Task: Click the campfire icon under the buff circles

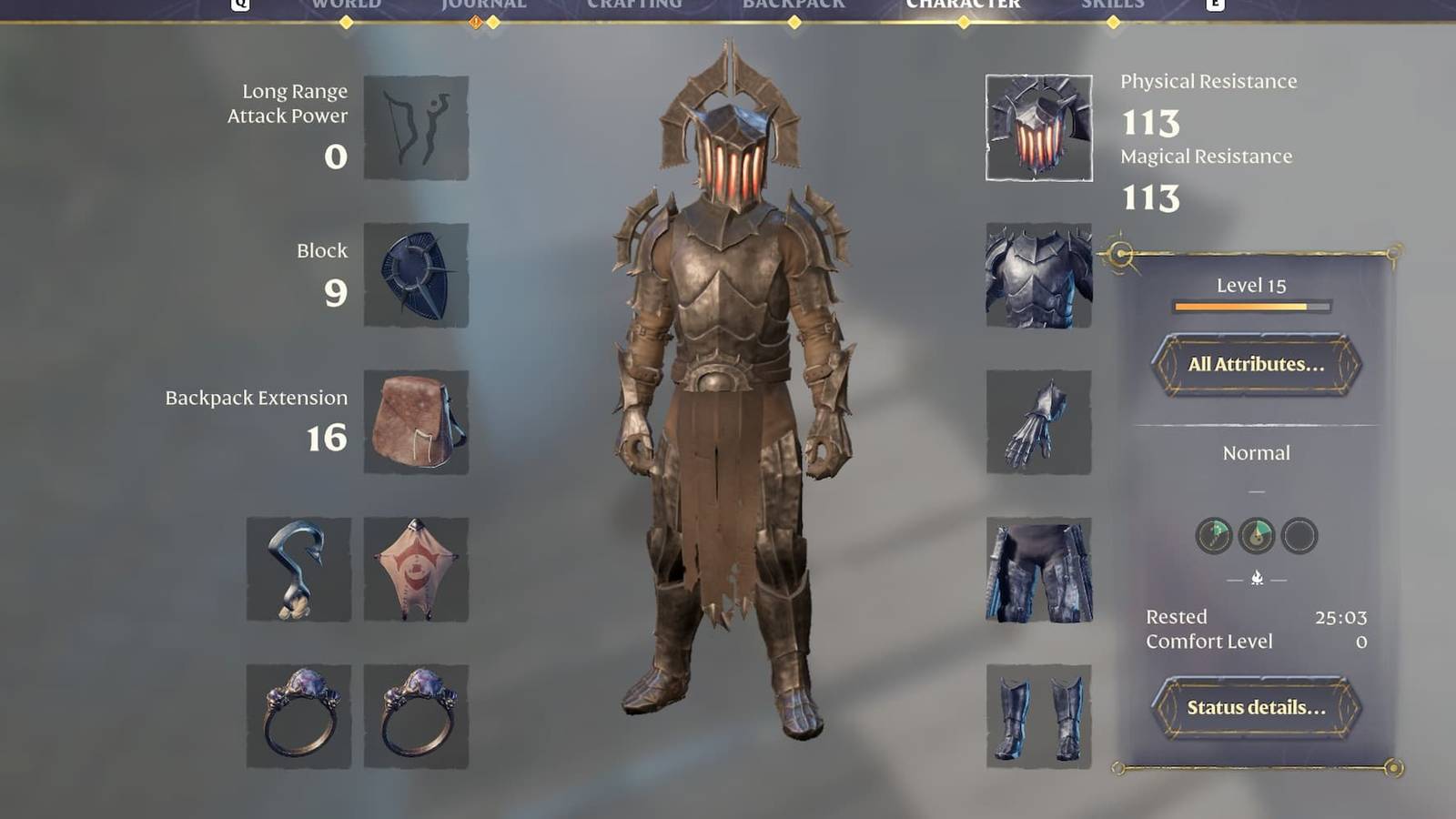Action: click(1257, 575)
